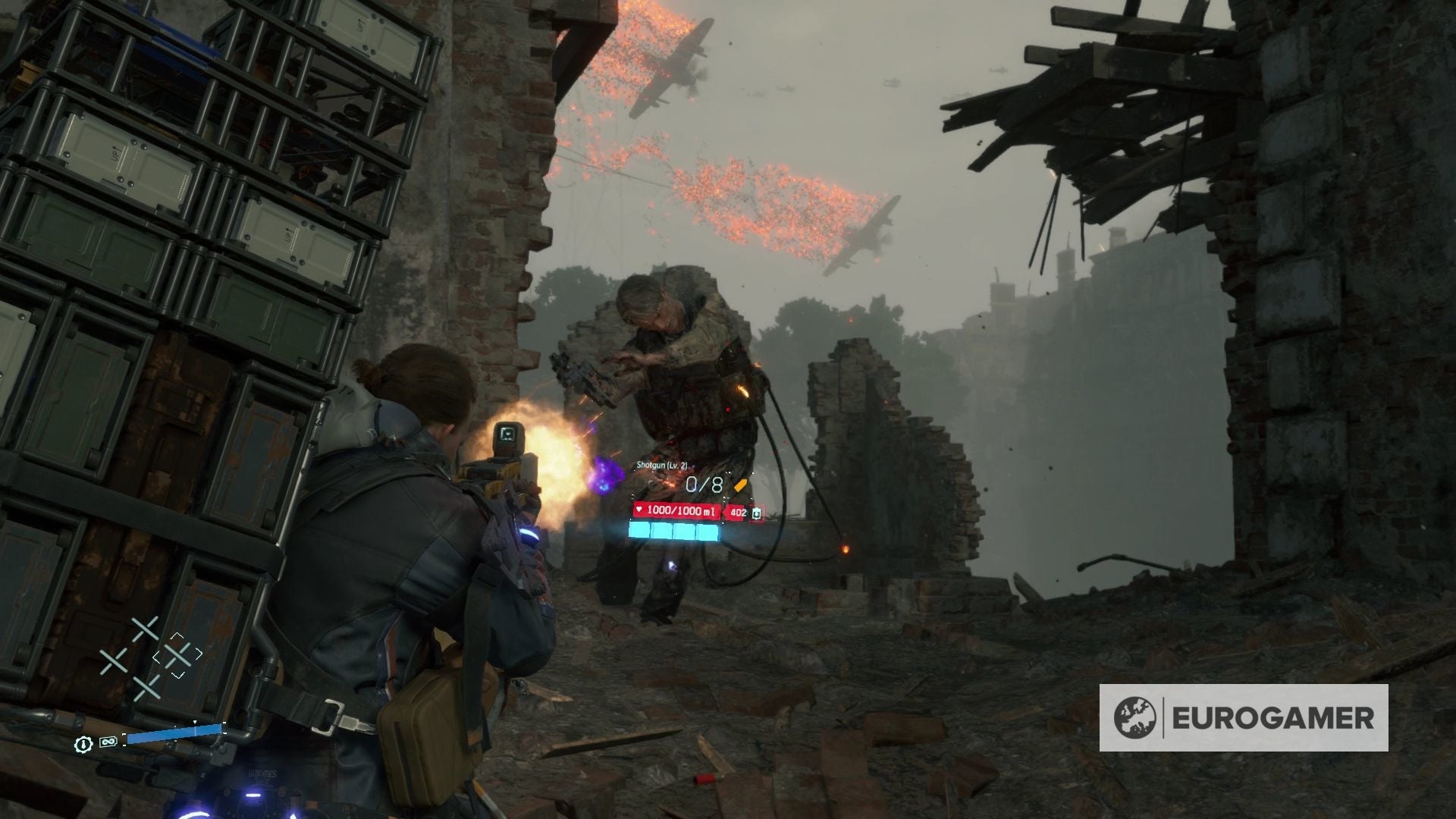Open the Eurogamer watermark logo

click(1244, 717)
